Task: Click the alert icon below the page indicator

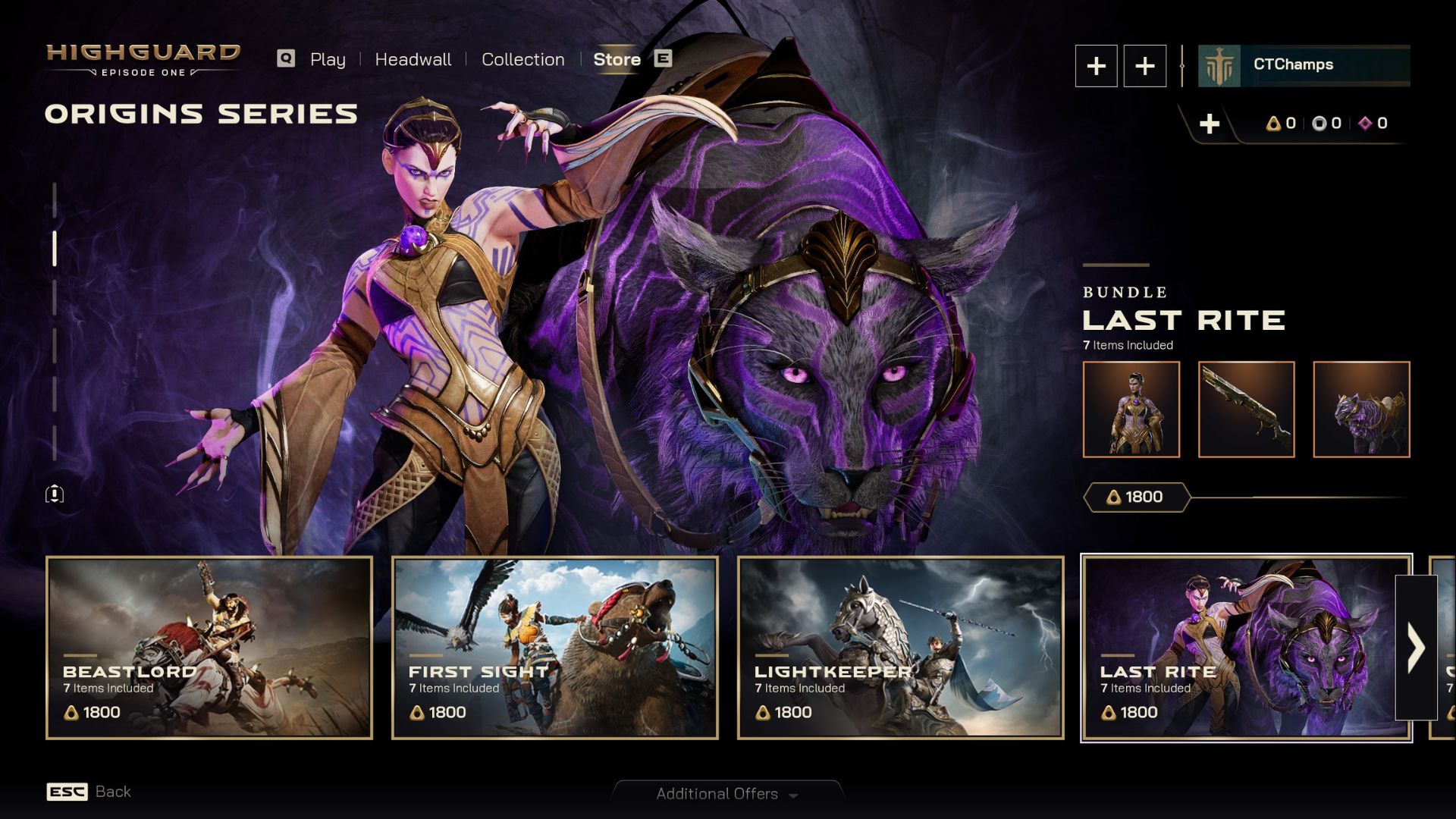Action: point(55,494)
